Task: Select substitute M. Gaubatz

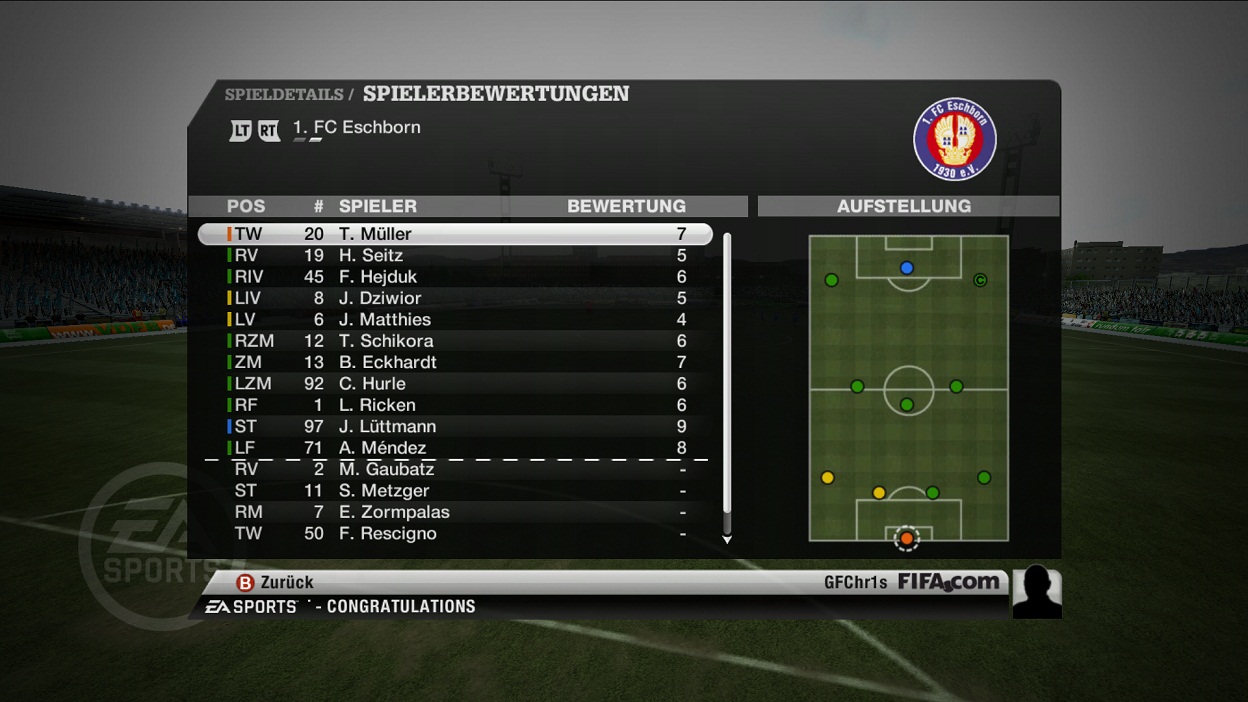Action: pyautogui.click(x=455, y=470)
